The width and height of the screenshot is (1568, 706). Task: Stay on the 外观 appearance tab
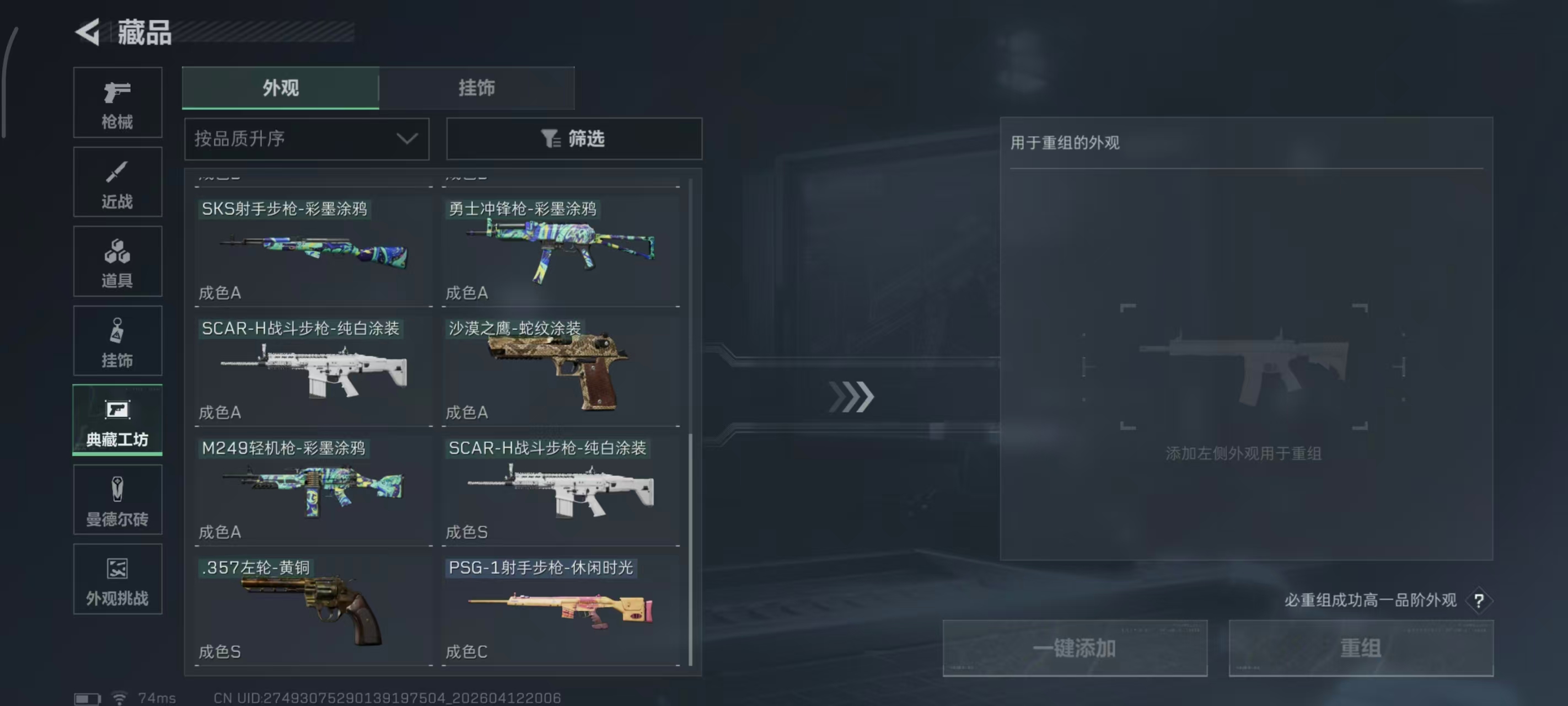click(280, 88)
